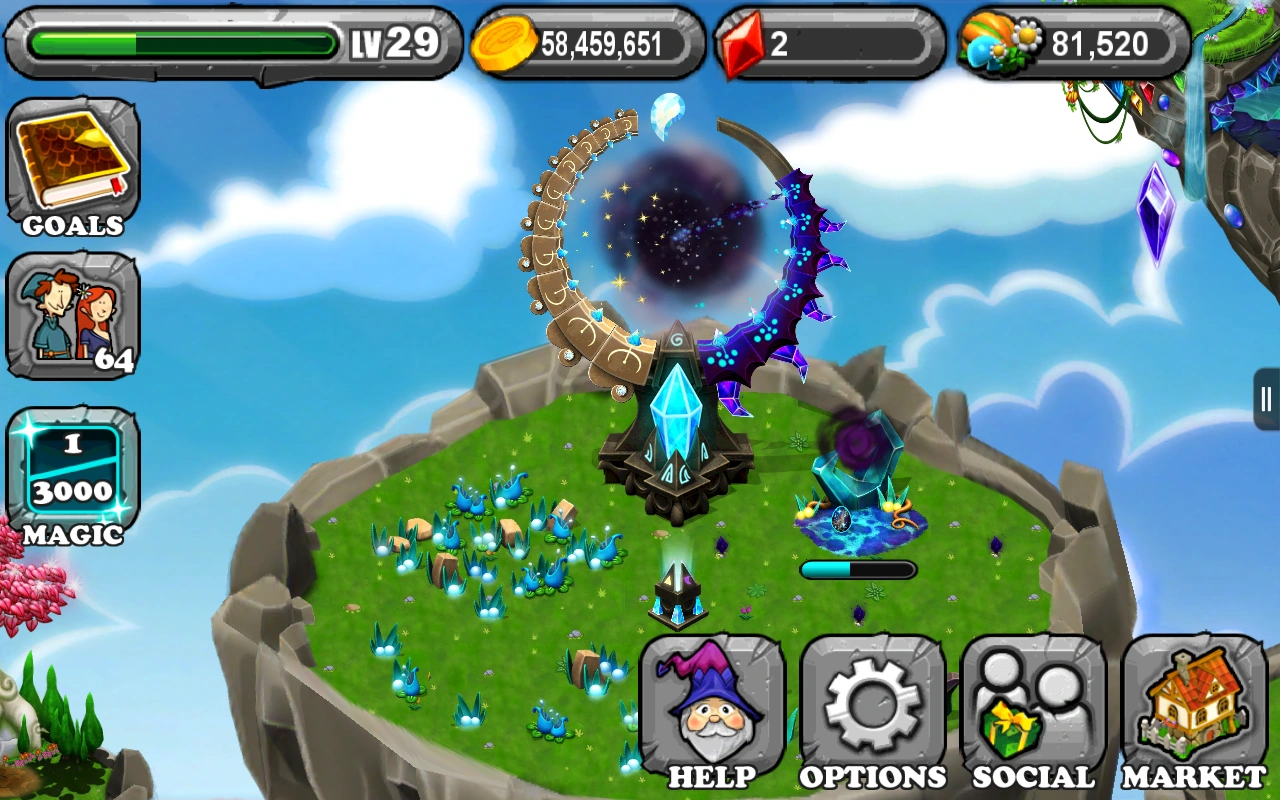Tap the friends counter showing 64

pyautogui.click(x=73, y=320)
